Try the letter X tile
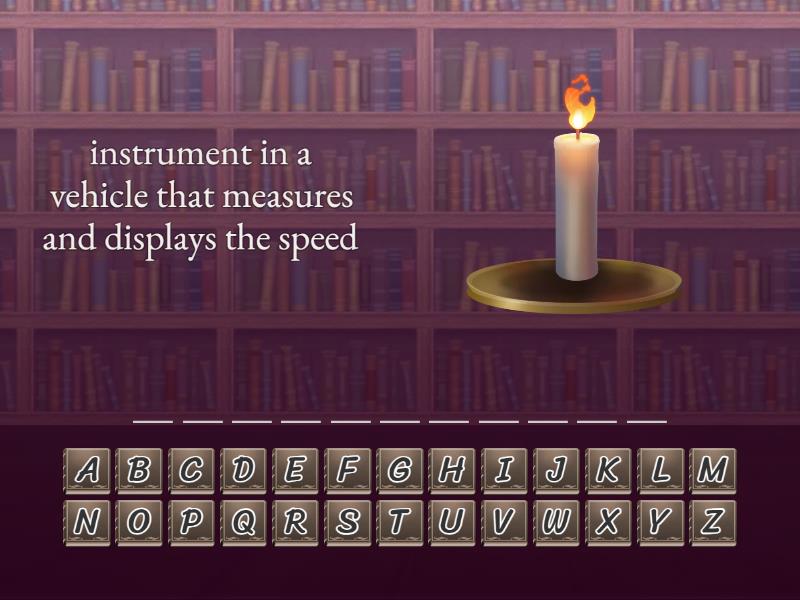Viewport: 800px width, 600px height. (608, 522)
